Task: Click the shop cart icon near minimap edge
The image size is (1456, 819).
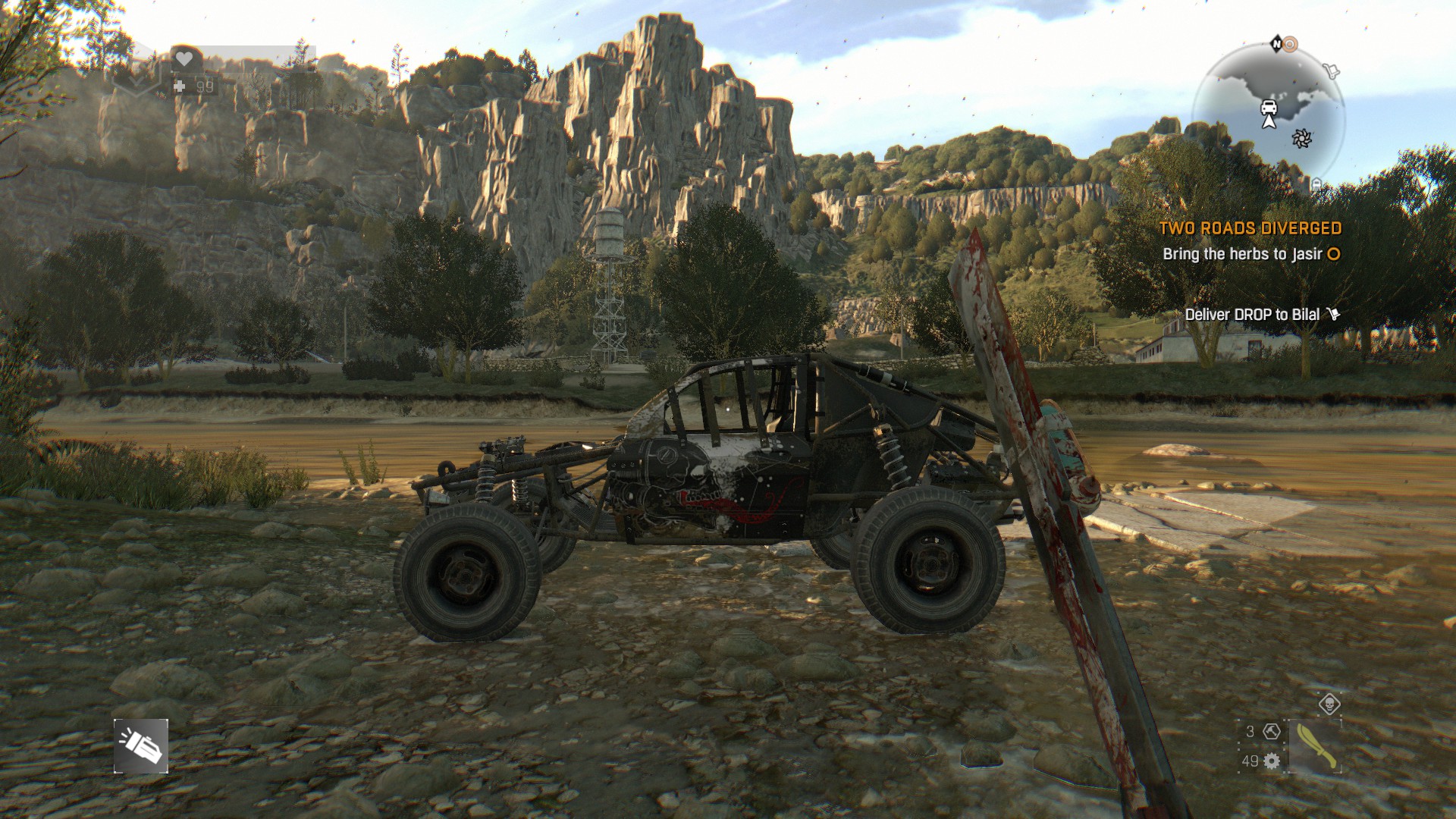Action: (1332, 71)
